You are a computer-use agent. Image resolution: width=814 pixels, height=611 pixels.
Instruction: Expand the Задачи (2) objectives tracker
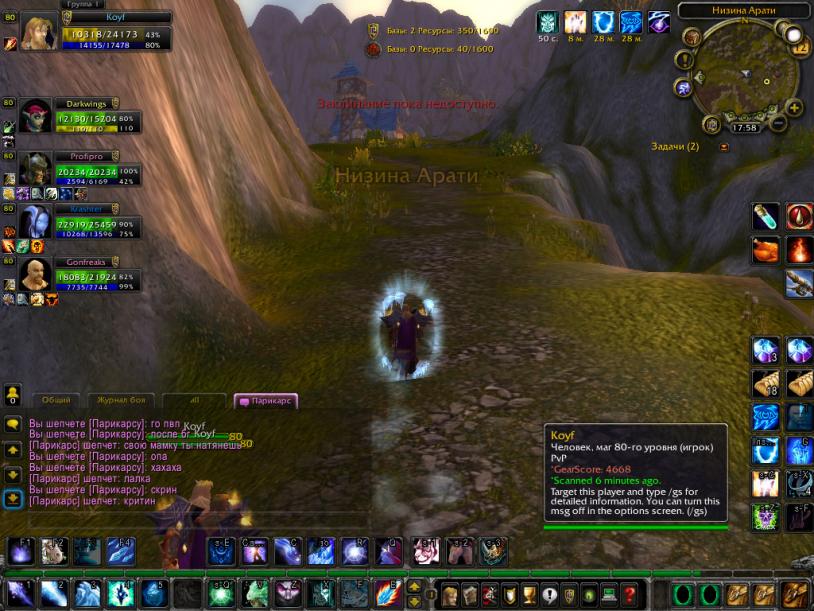pos(725,146)
